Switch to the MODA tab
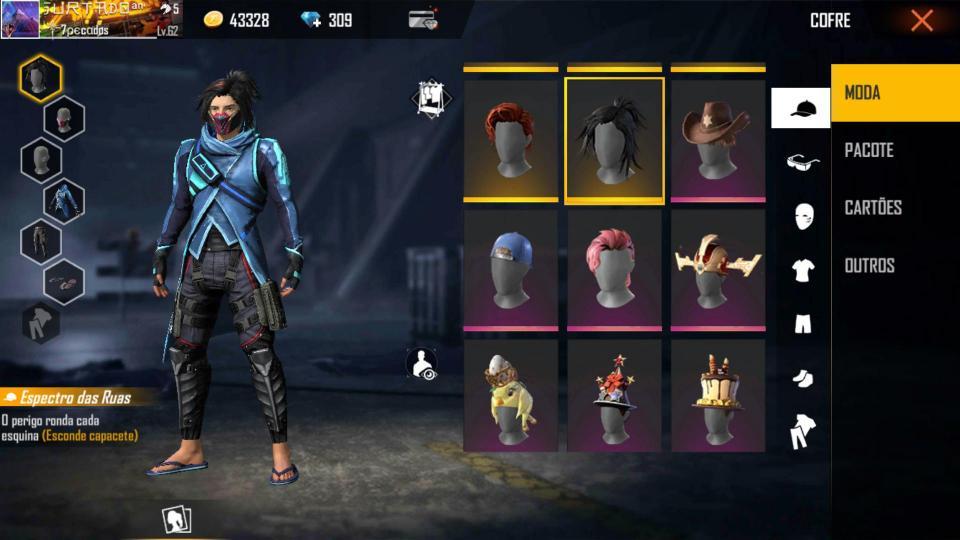Viewport: 960px width, 540px height. 894,93
